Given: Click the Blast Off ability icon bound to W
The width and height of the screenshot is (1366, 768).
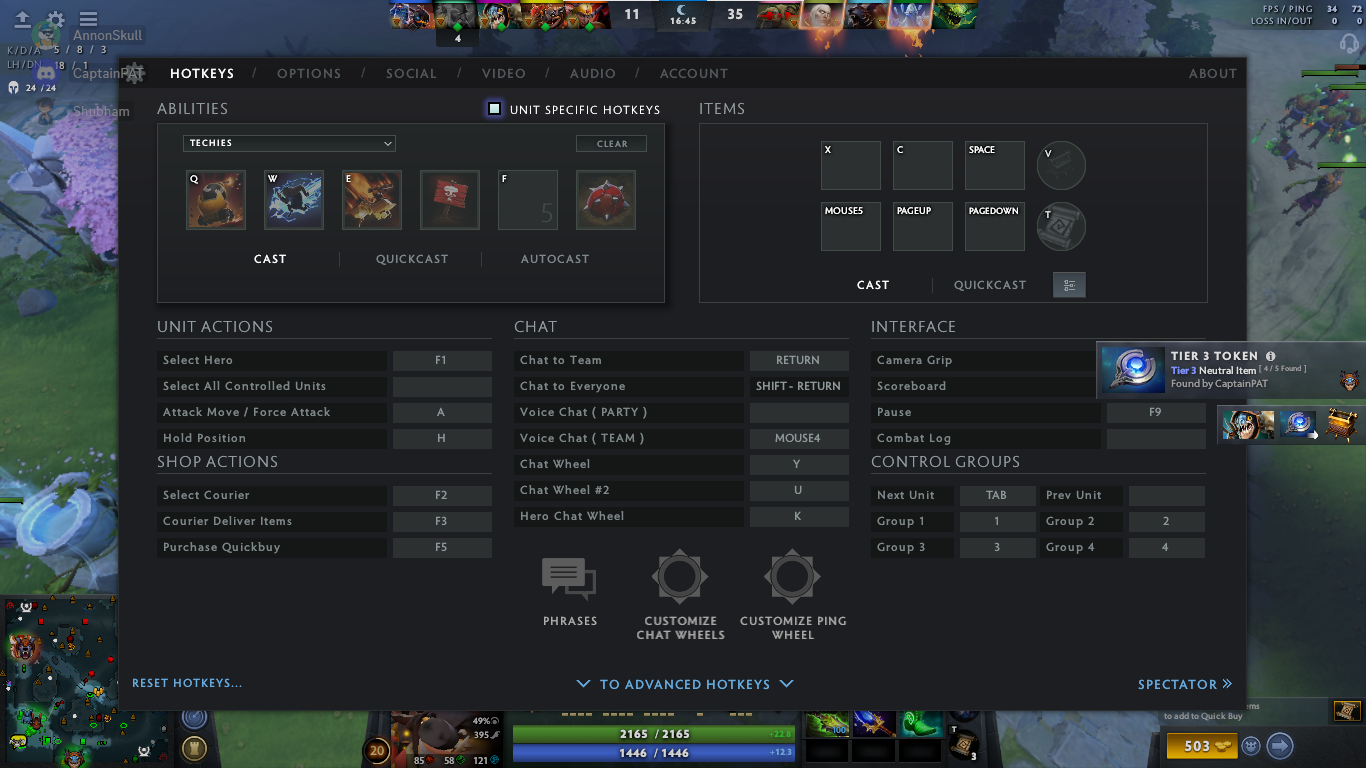Looking at the screenshot, I should pos(293,199).
